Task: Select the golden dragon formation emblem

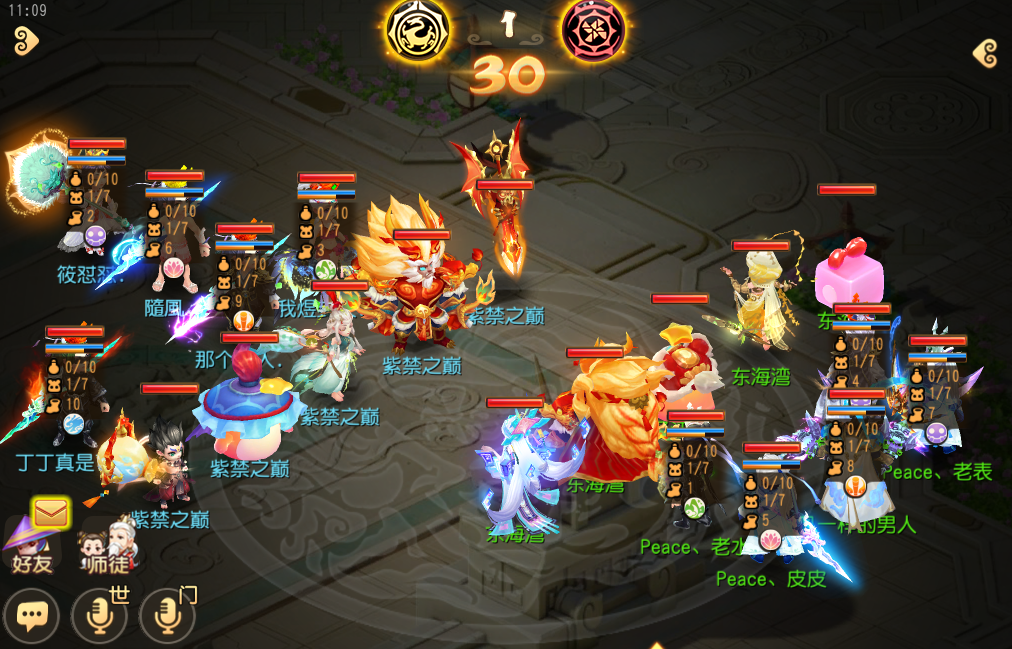Action: tap(417, 29)
